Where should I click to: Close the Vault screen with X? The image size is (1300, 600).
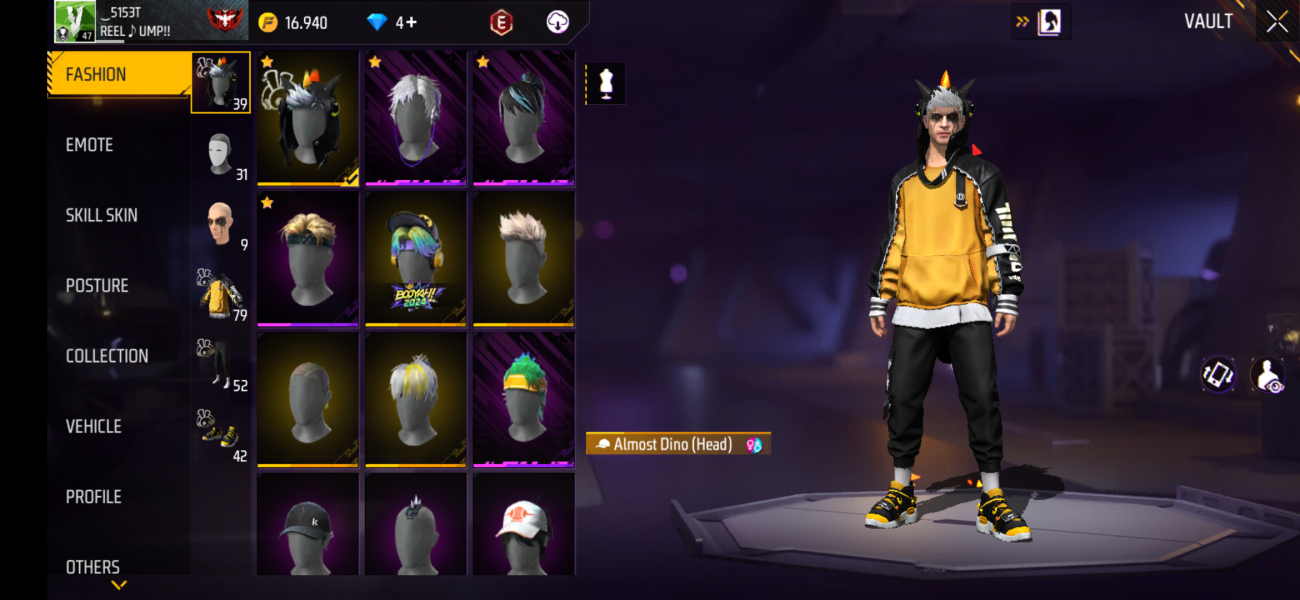[x=1277, y=22]
